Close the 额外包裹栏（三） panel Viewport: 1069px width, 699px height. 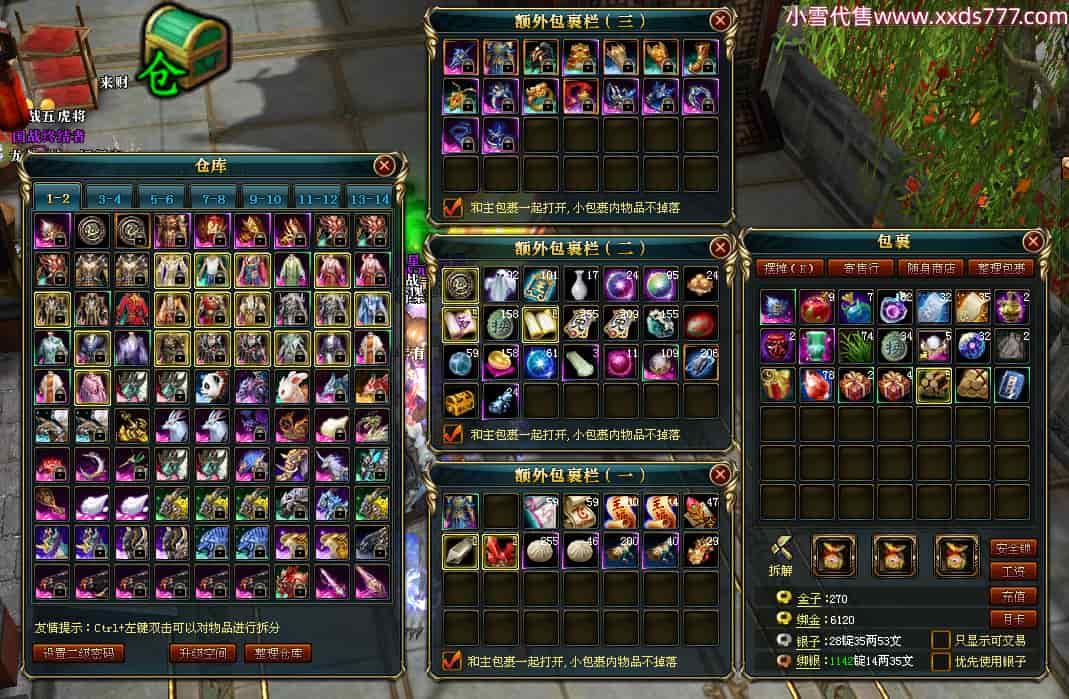(720, 20)
